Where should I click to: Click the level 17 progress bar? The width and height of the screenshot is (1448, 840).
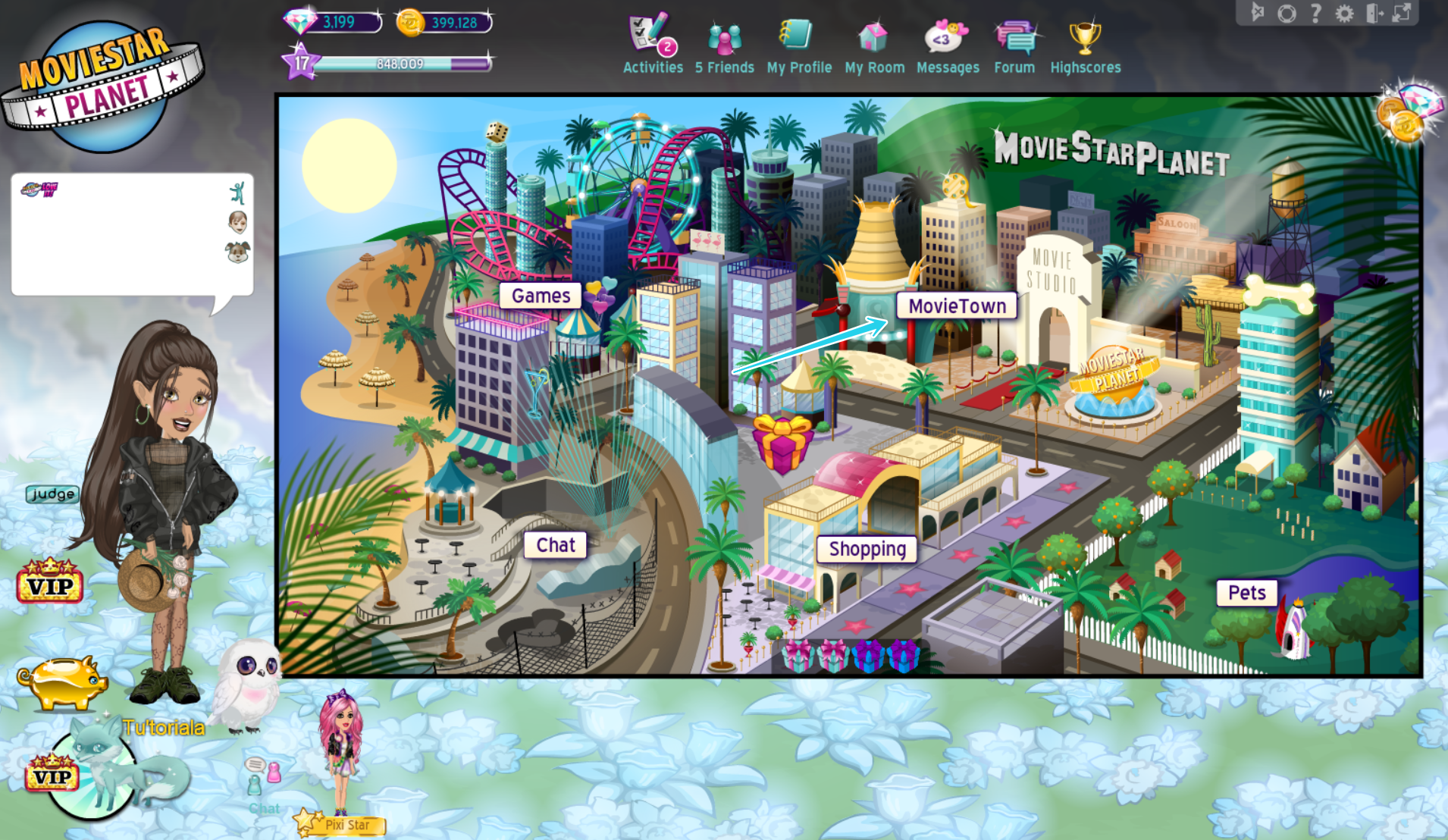pyautogui.click(x=394, y=64)
